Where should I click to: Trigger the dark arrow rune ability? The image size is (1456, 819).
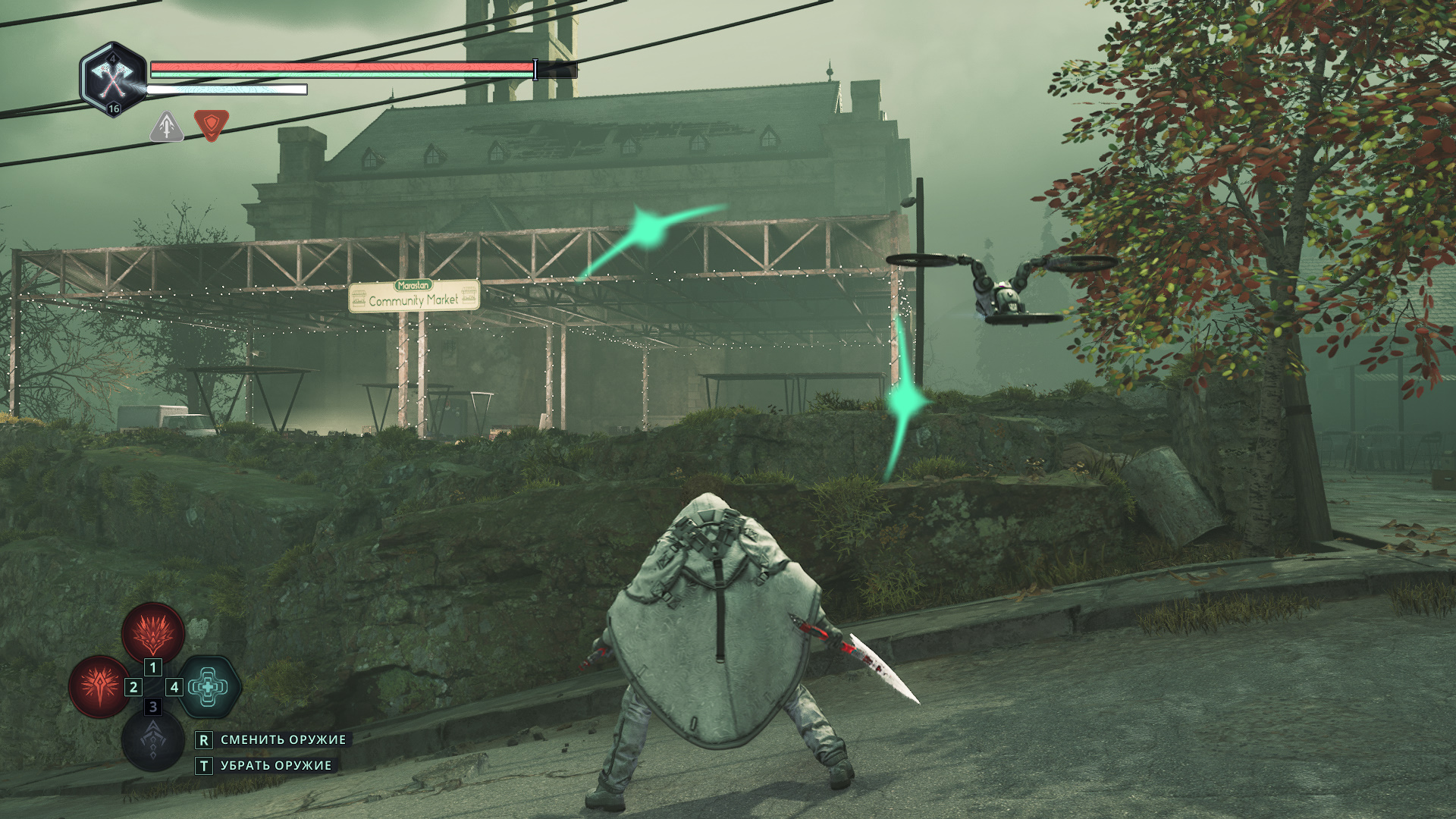[x=153, y=739]
